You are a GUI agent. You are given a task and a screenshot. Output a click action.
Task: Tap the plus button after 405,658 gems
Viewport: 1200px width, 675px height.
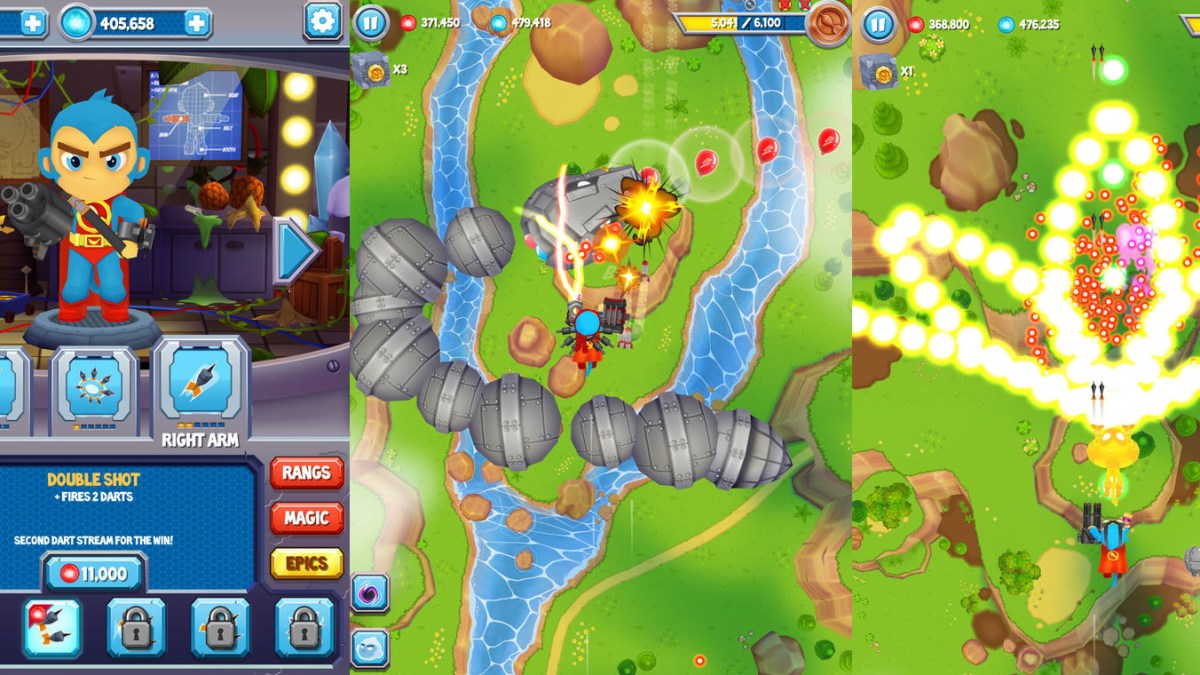197,23
